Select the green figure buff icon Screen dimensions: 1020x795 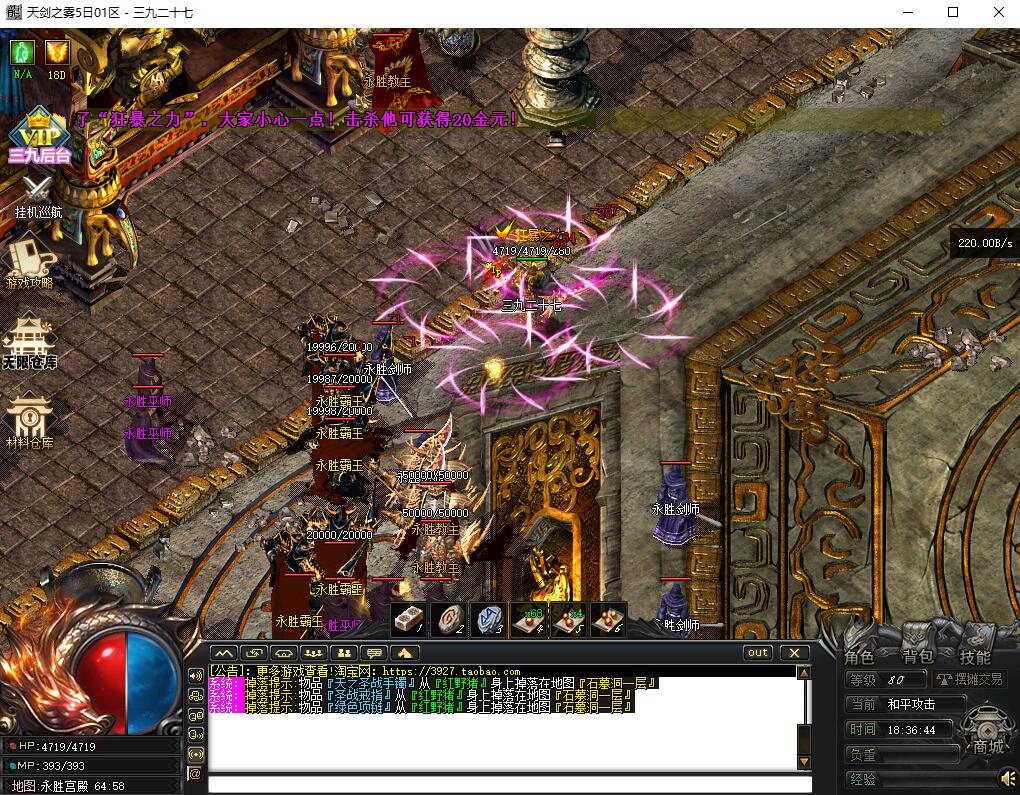22,52
